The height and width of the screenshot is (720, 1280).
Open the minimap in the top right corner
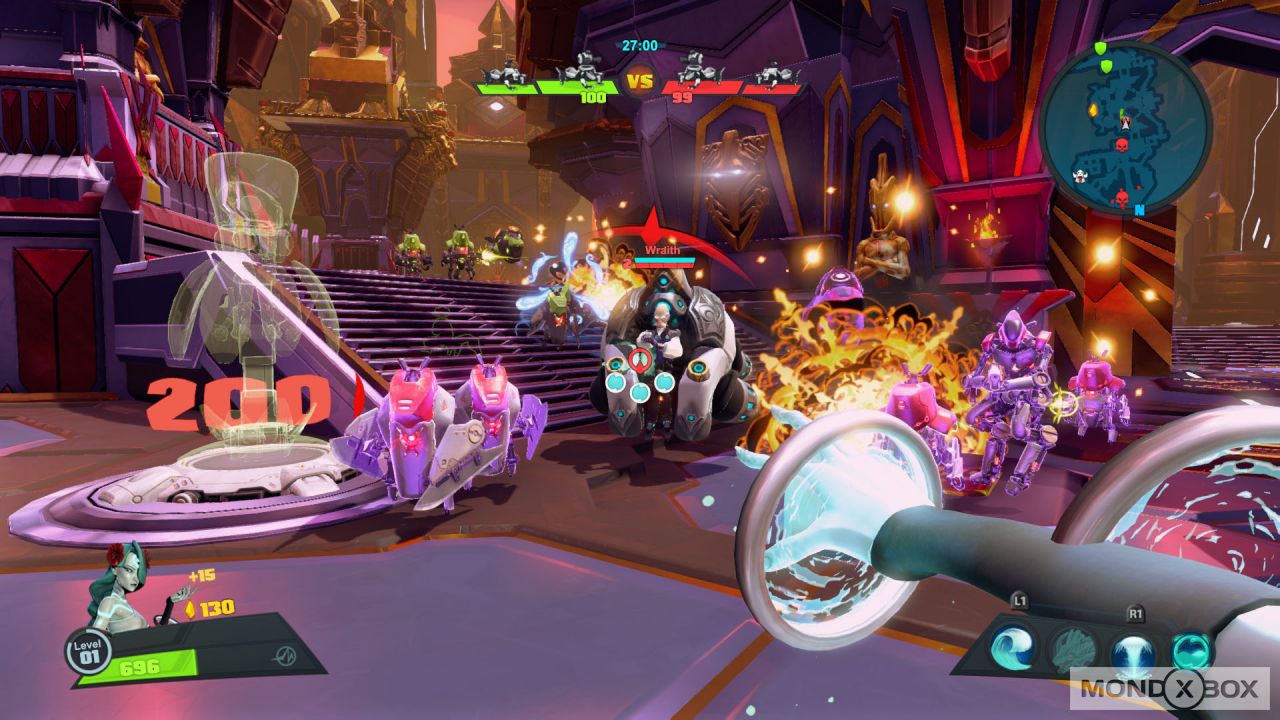[x=1130, y=125]
